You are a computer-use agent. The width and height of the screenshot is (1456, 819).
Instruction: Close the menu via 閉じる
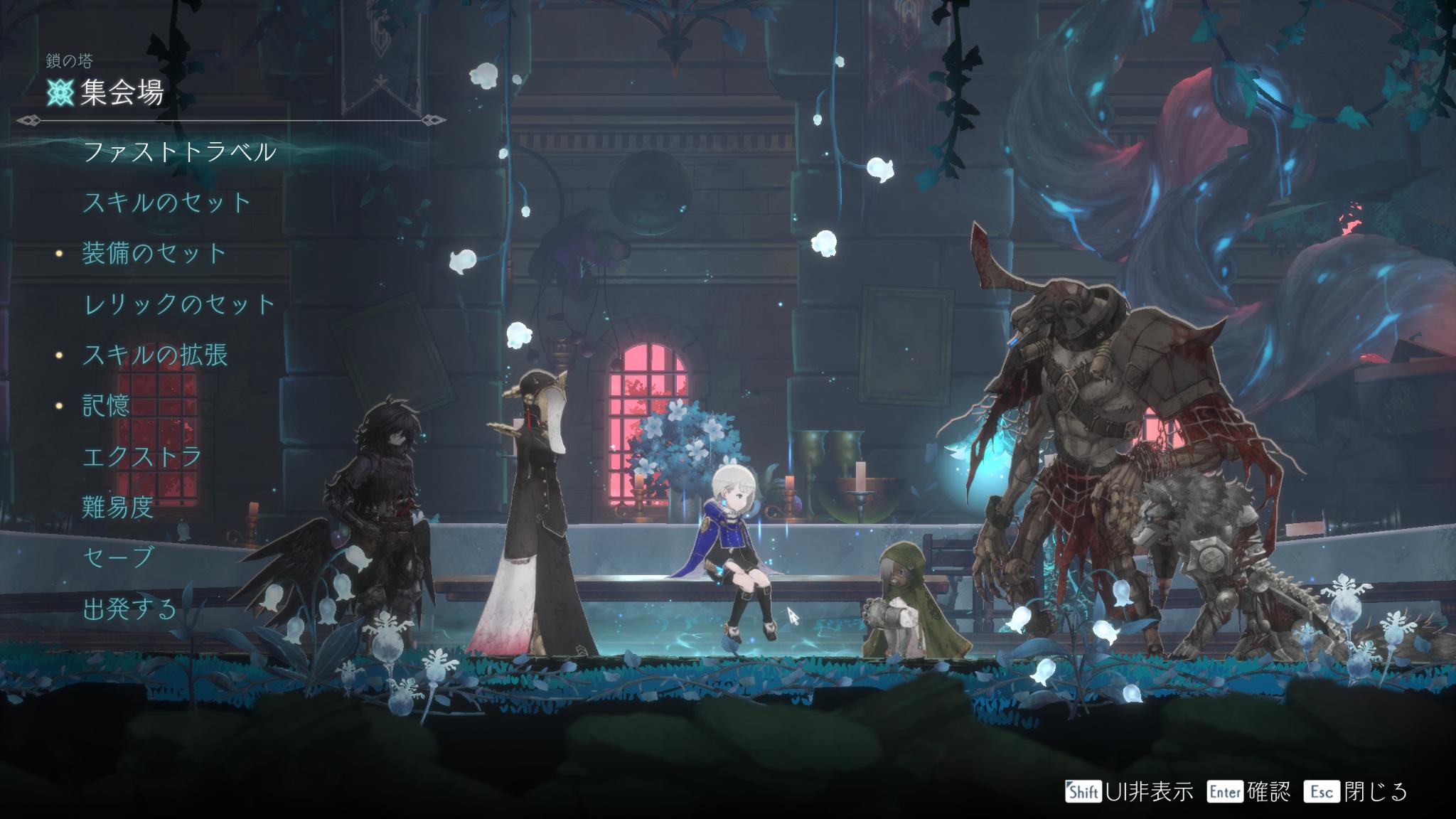pyautogui.click(x=1355, y=791)
